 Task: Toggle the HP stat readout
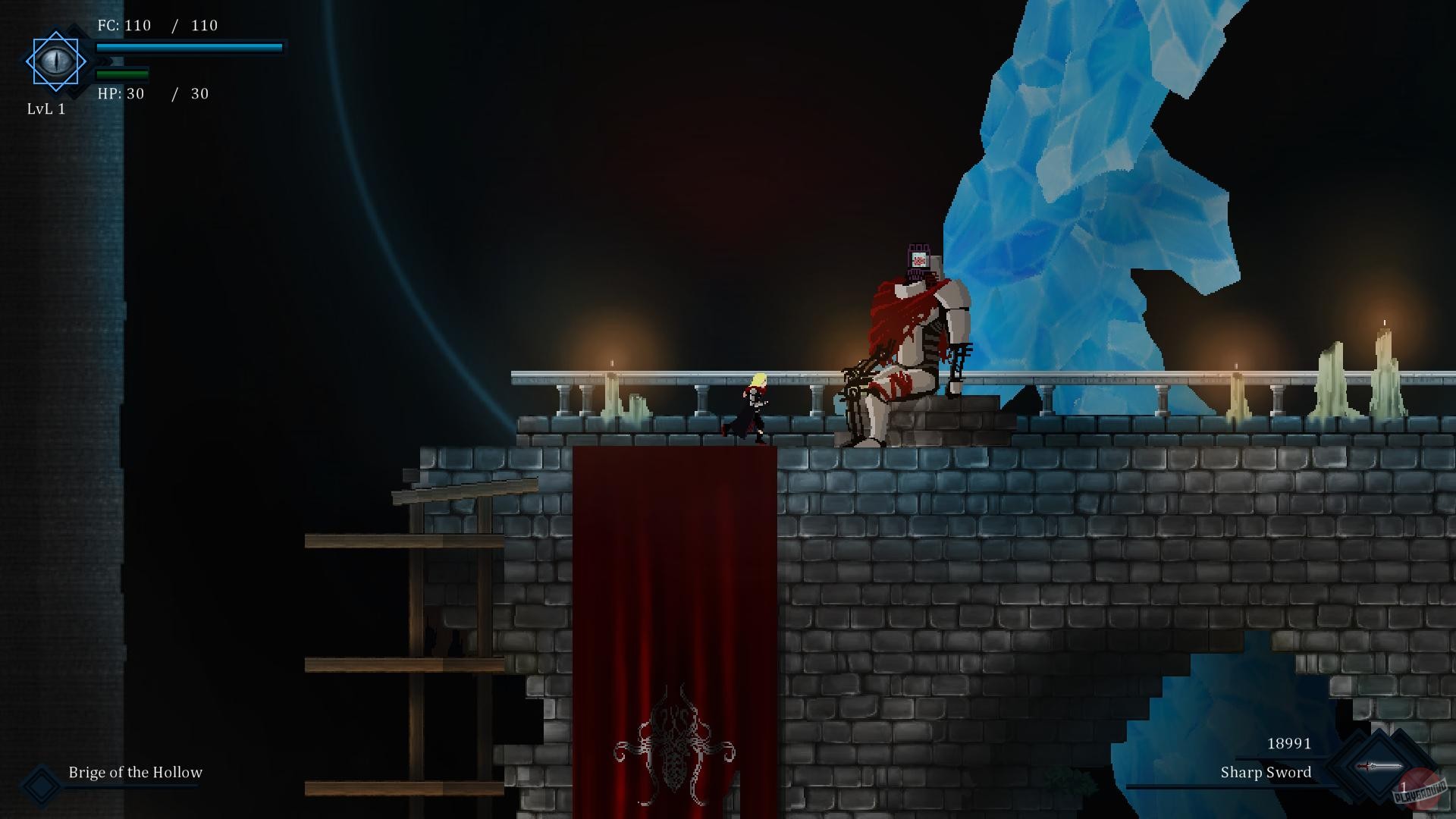click(x=152, y=94)
